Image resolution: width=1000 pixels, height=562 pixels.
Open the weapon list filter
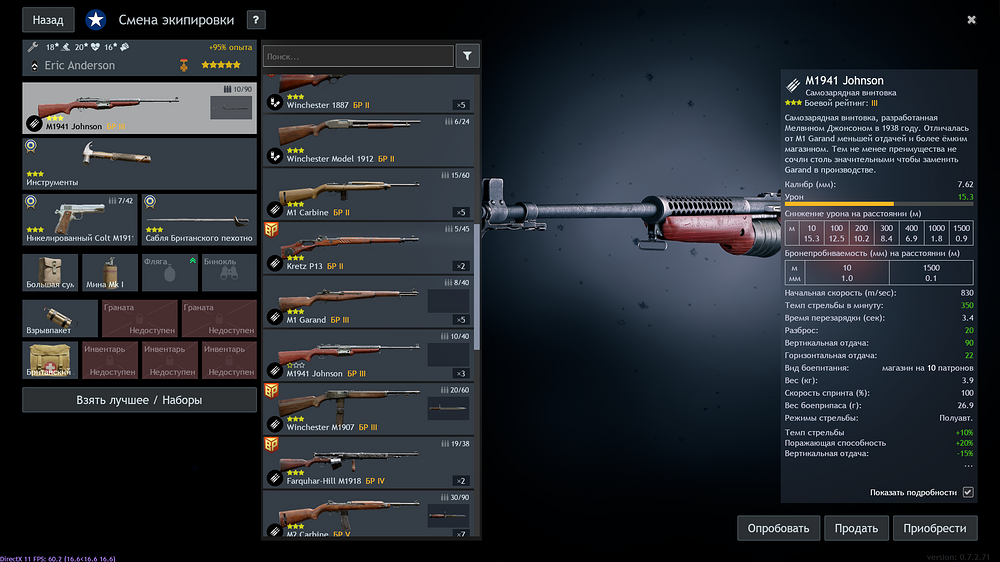pos(467,56)
